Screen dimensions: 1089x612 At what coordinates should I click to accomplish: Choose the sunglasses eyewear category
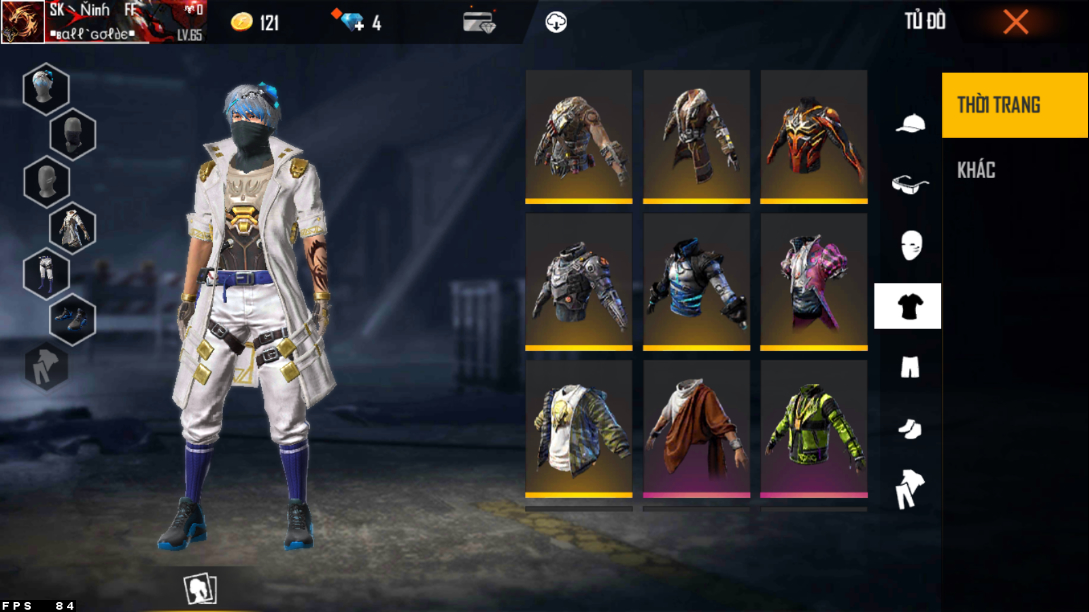(909, 184)
